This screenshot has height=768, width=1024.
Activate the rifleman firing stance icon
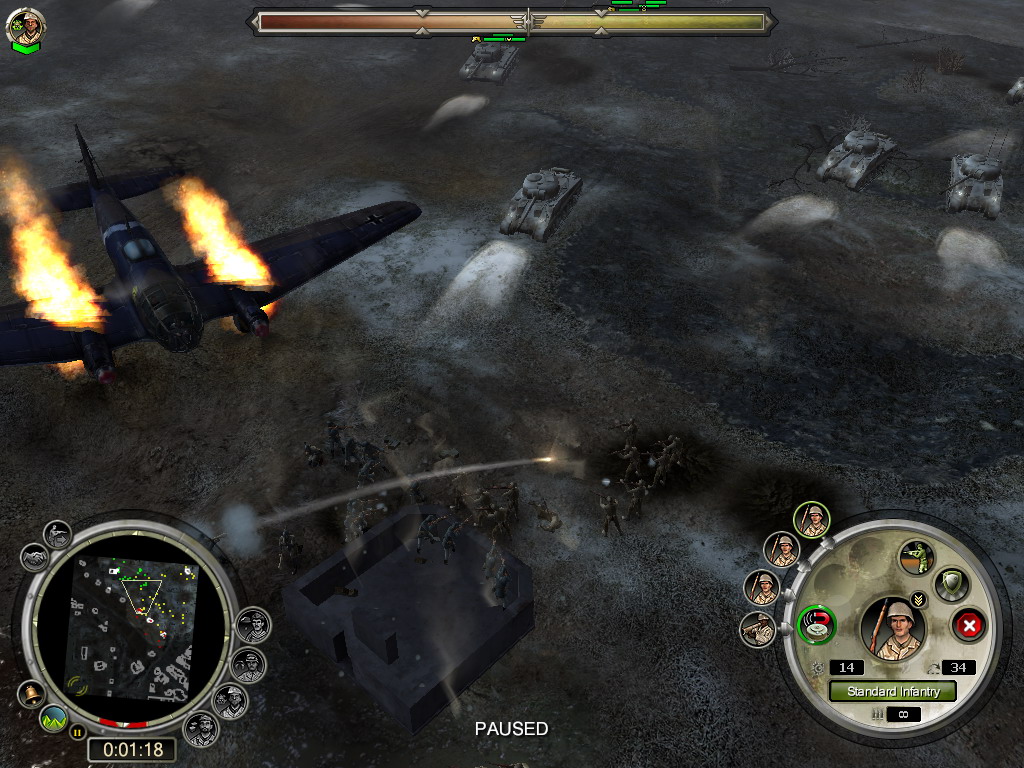pos(915,556)
